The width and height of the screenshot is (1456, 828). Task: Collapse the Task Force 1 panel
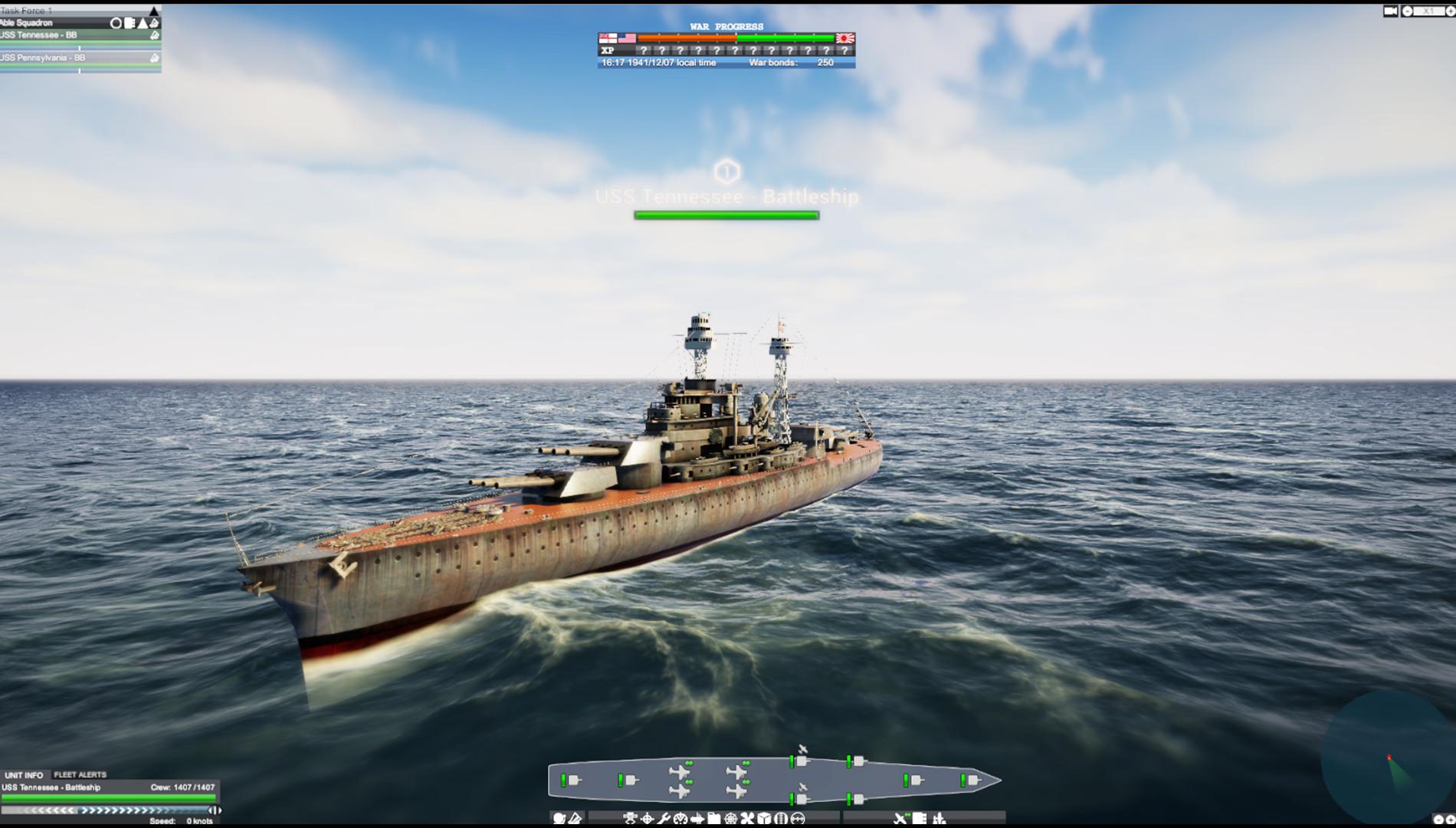click(x=154, y=11)
